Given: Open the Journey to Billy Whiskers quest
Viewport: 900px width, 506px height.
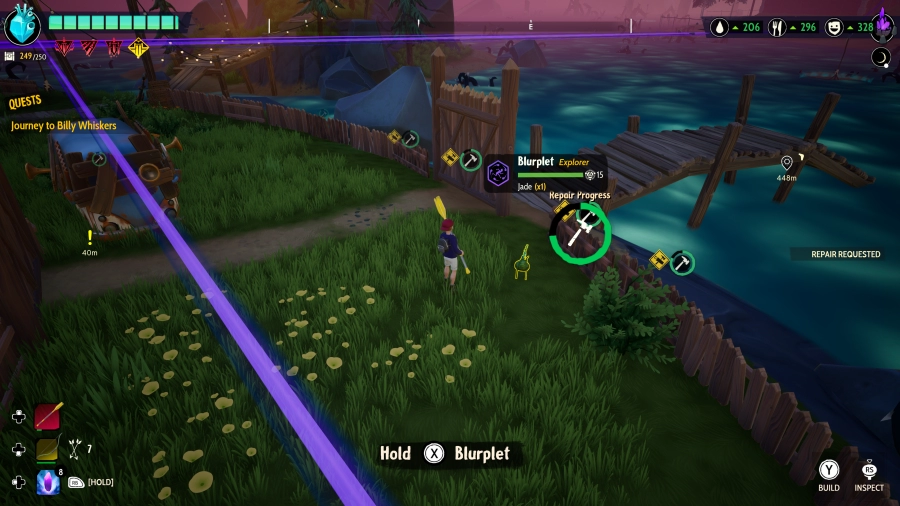Looking at the screenshot, I should click(64, 126).
